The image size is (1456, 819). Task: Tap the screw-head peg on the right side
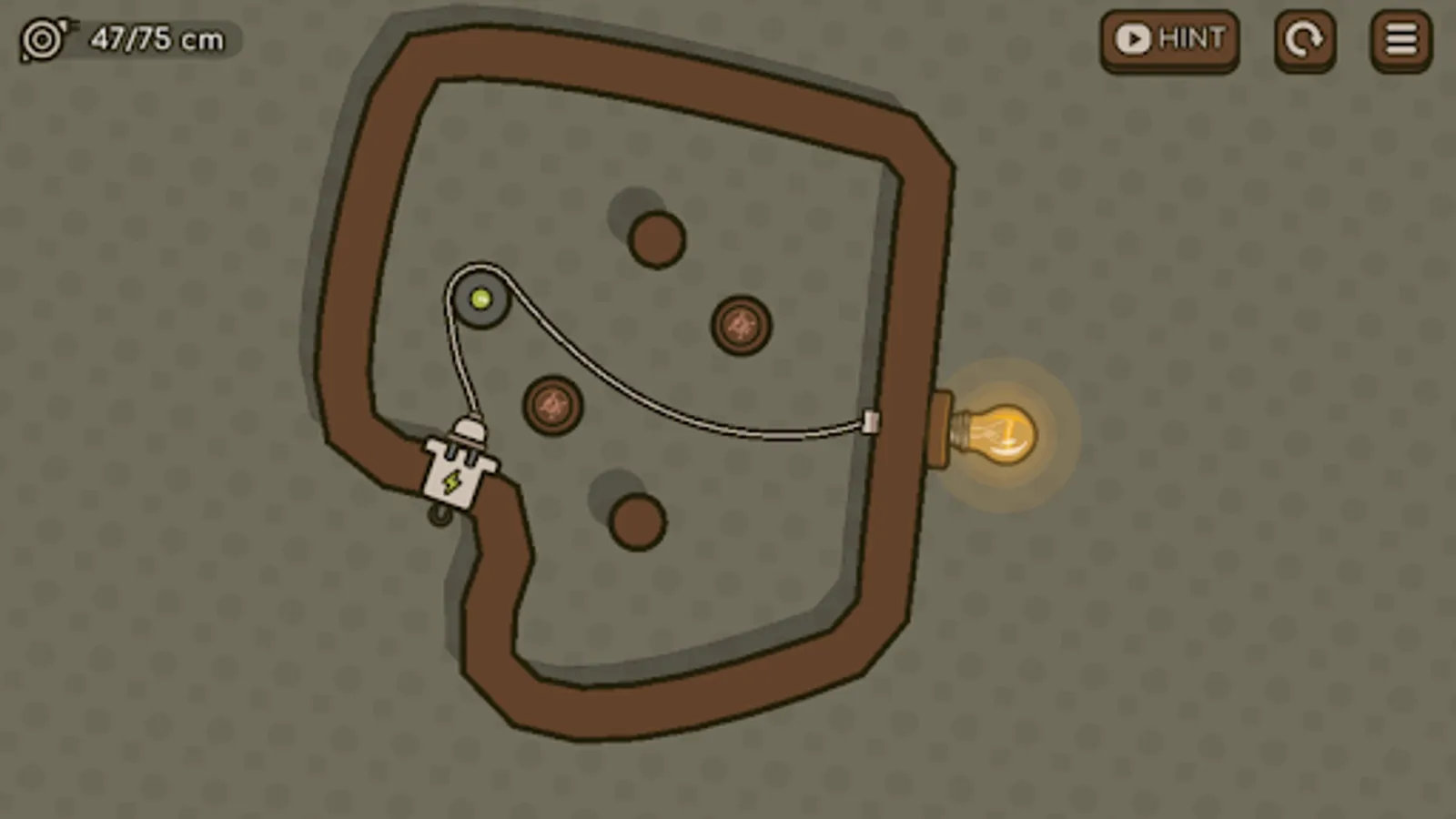pyautogui.click(x=739, y=326)
